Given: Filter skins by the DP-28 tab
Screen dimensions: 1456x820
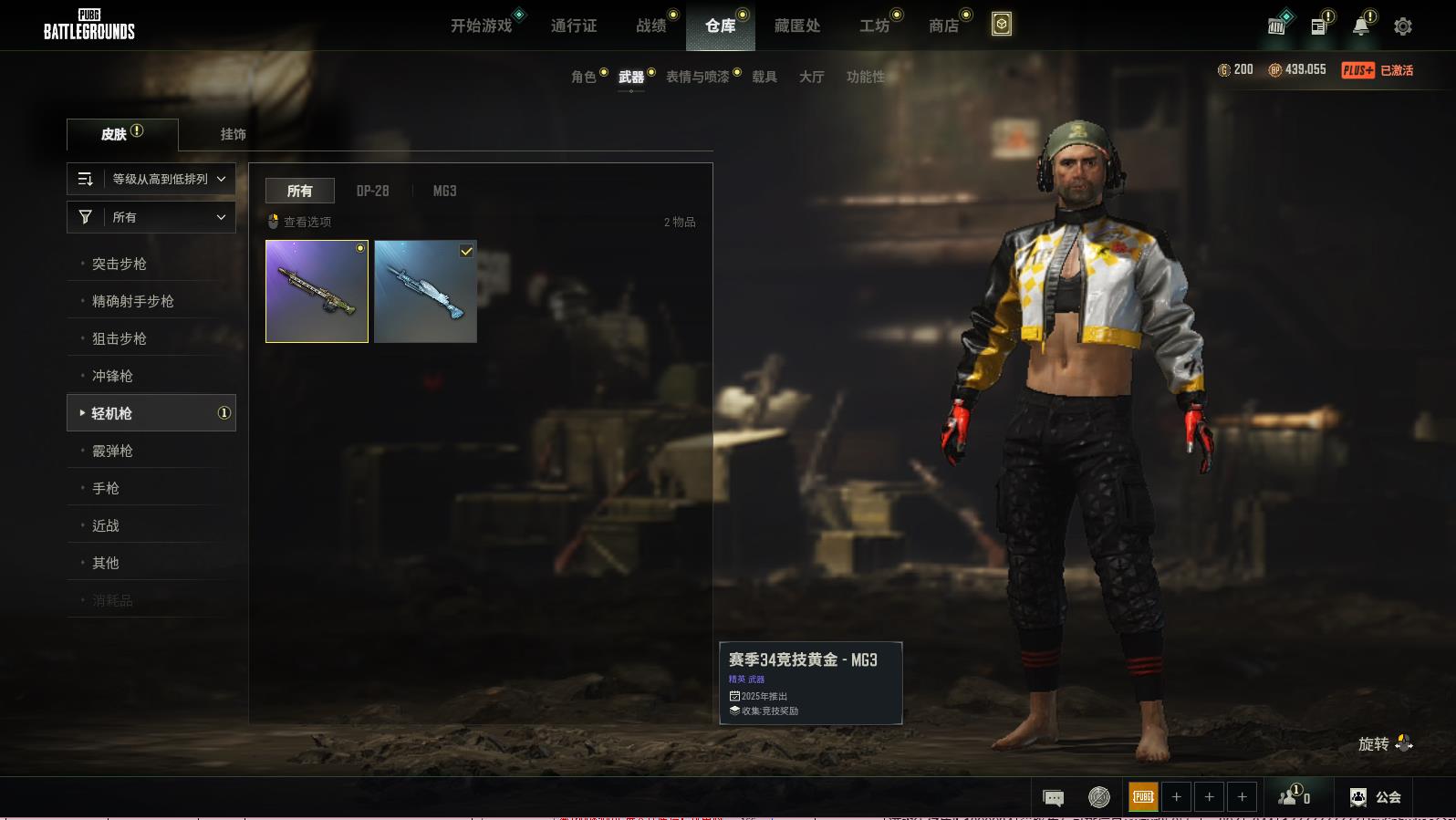Looking at the screenshot, I should tap(372, 191).
